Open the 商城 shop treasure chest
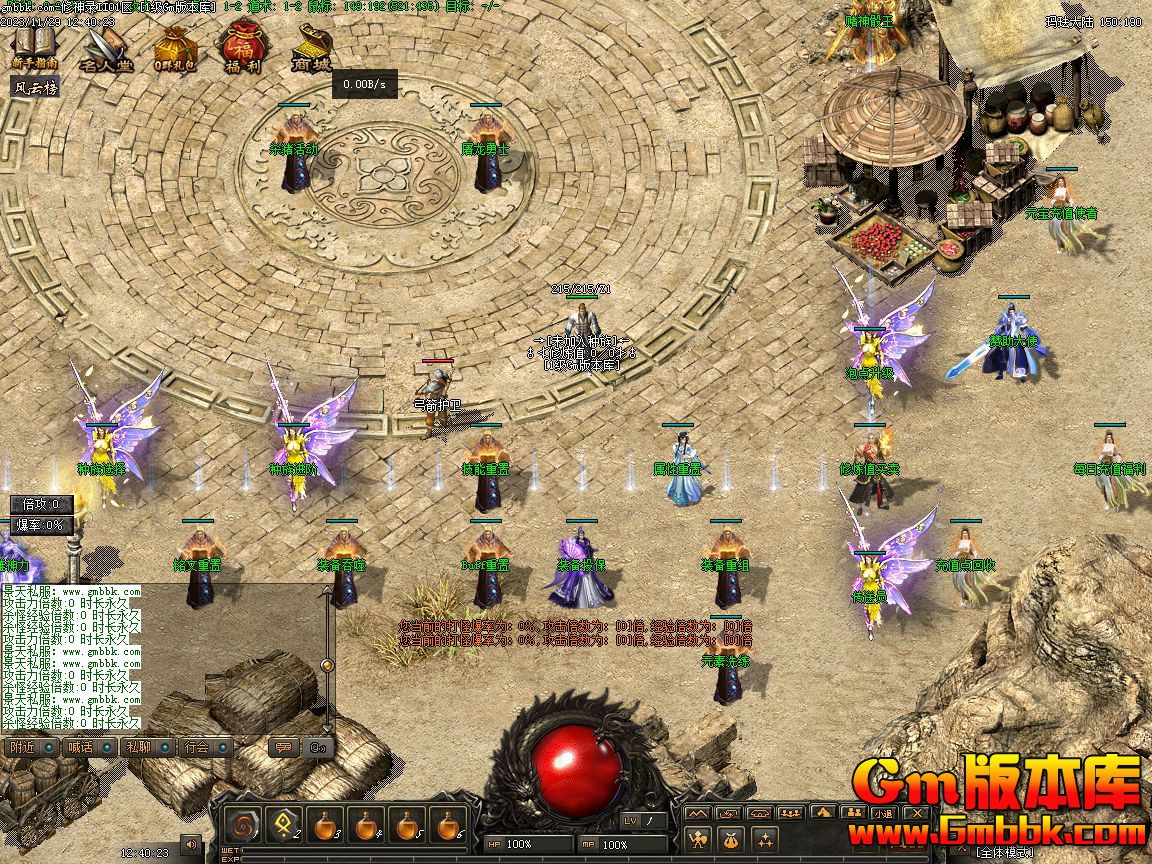The image size is (1152, 864). tap(311, 48)
